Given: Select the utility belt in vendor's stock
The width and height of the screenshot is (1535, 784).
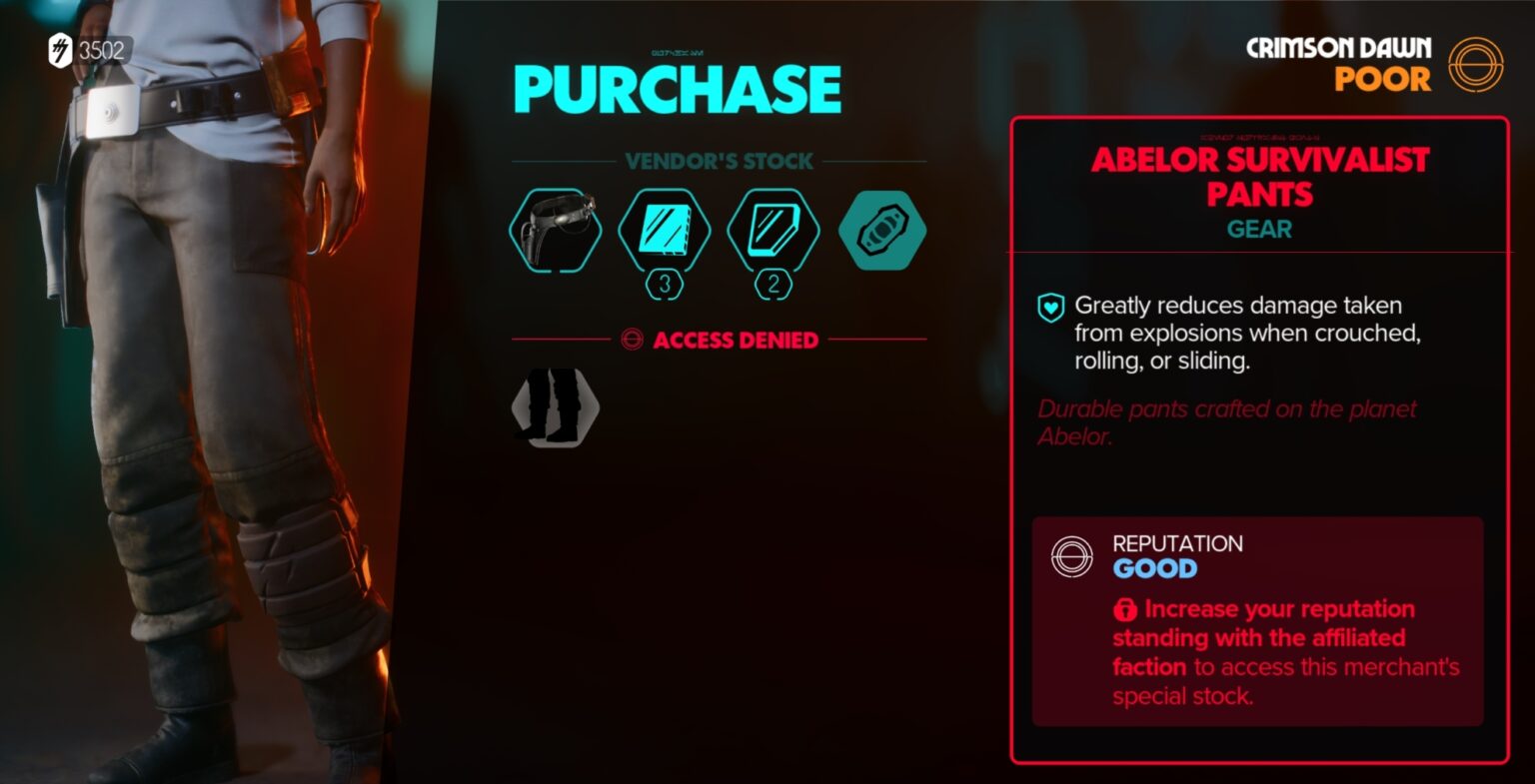Looking at the screenshot, I should point(554,230).
